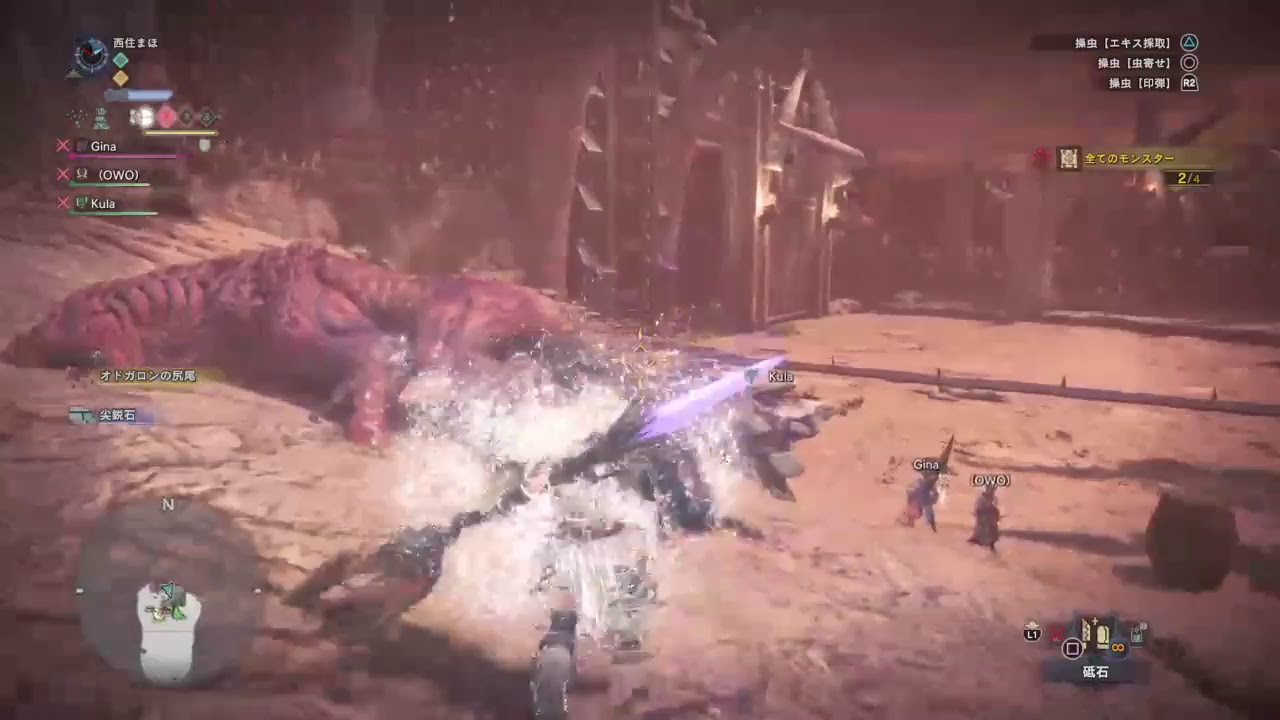Image resolution: width=1280 pixels, height=720 pixels.
Task: Select the red X icon next to Kula
Action: pyautogui.click(x=62, y=201)
